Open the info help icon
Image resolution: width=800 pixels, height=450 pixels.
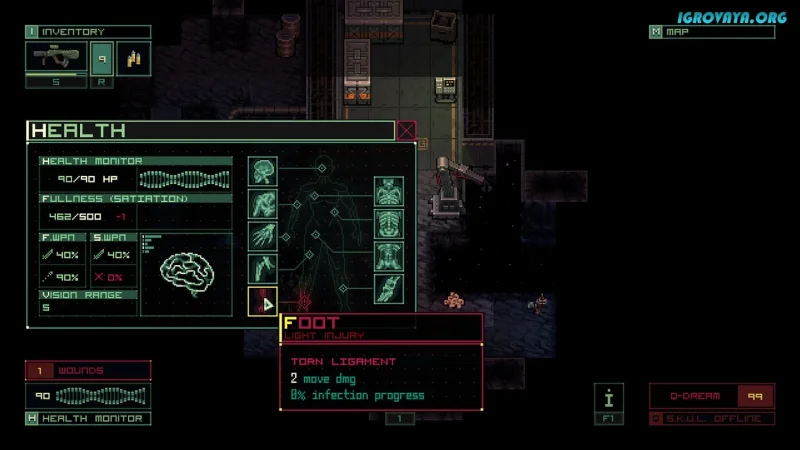click(x=609, y=398)
